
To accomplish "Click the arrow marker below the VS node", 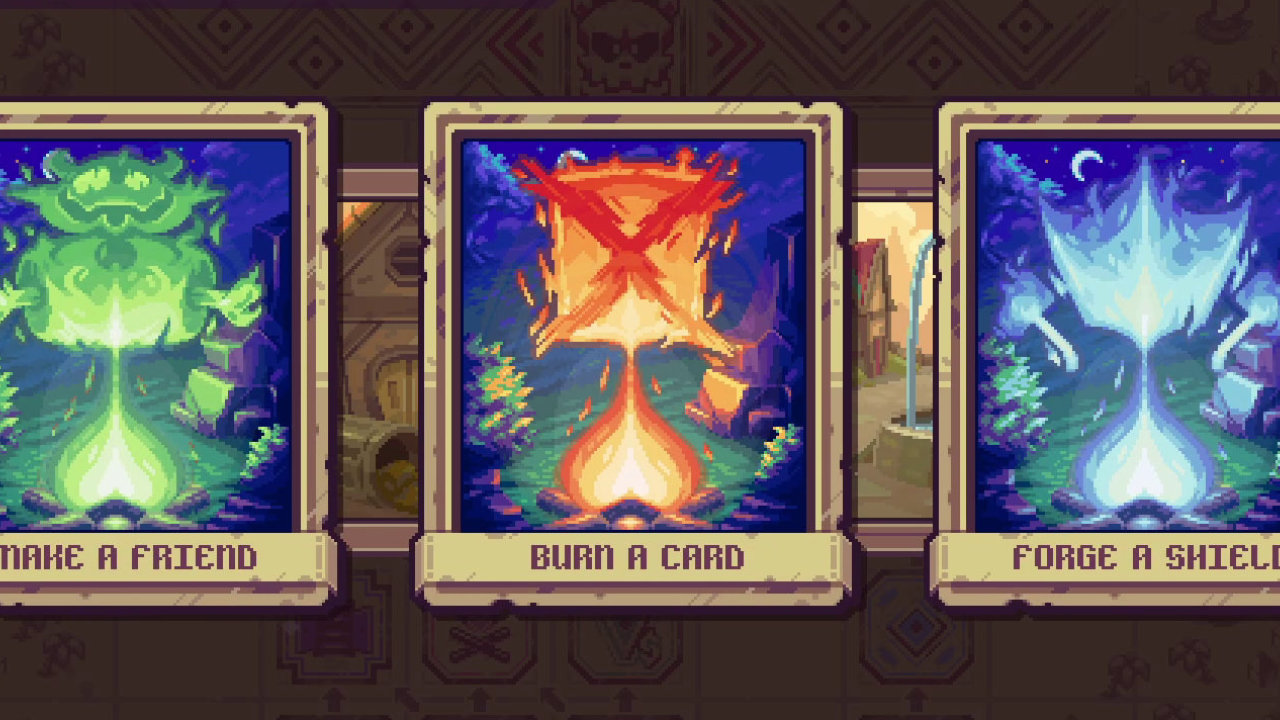I will point(626,696).
